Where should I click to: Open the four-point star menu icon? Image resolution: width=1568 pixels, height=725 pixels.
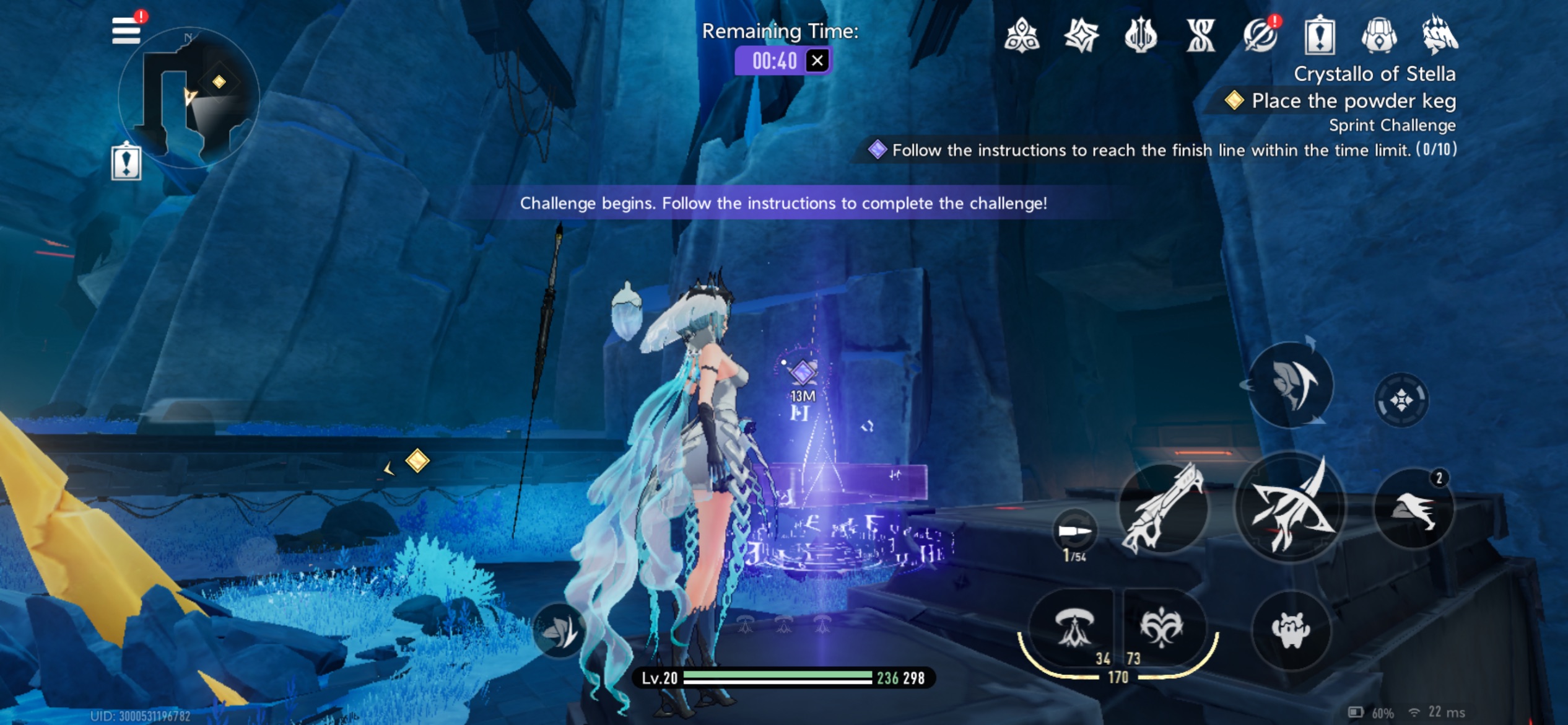point(1081,35)
